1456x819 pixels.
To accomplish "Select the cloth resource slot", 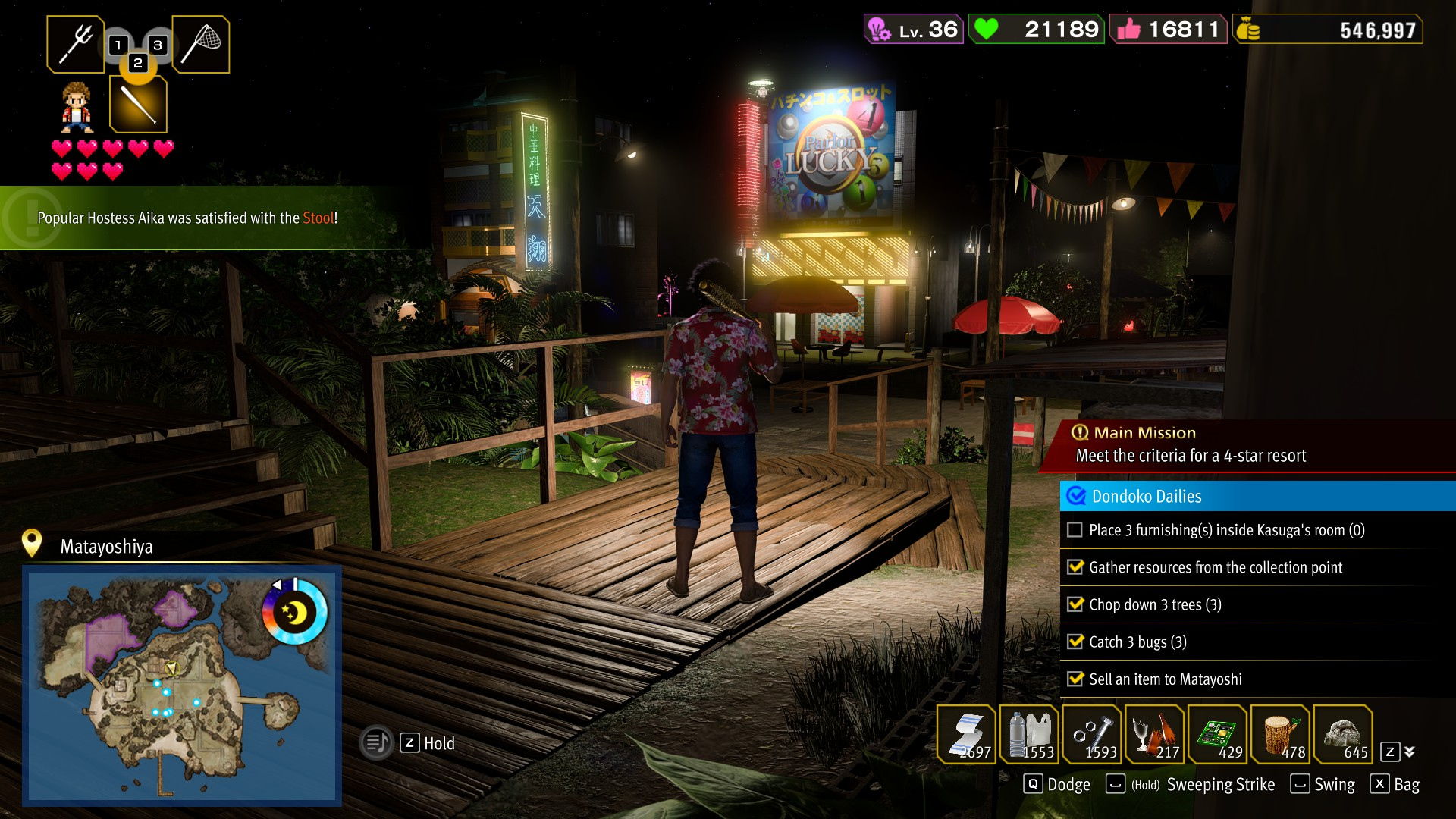I will 966,734.
